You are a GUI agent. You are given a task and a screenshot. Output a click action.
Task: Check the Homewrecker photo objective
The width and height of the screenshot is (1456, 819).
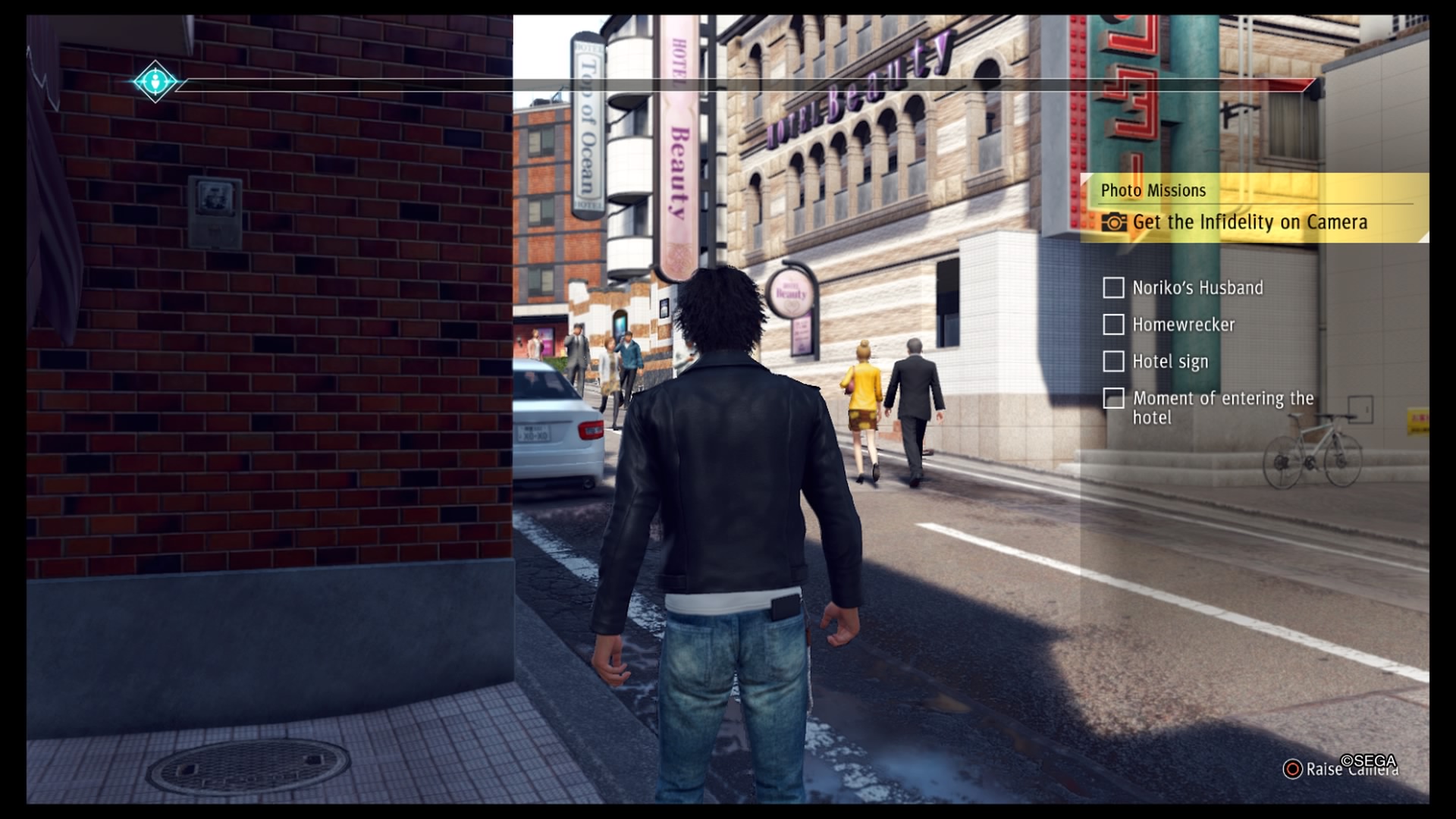coord(1112,325)
